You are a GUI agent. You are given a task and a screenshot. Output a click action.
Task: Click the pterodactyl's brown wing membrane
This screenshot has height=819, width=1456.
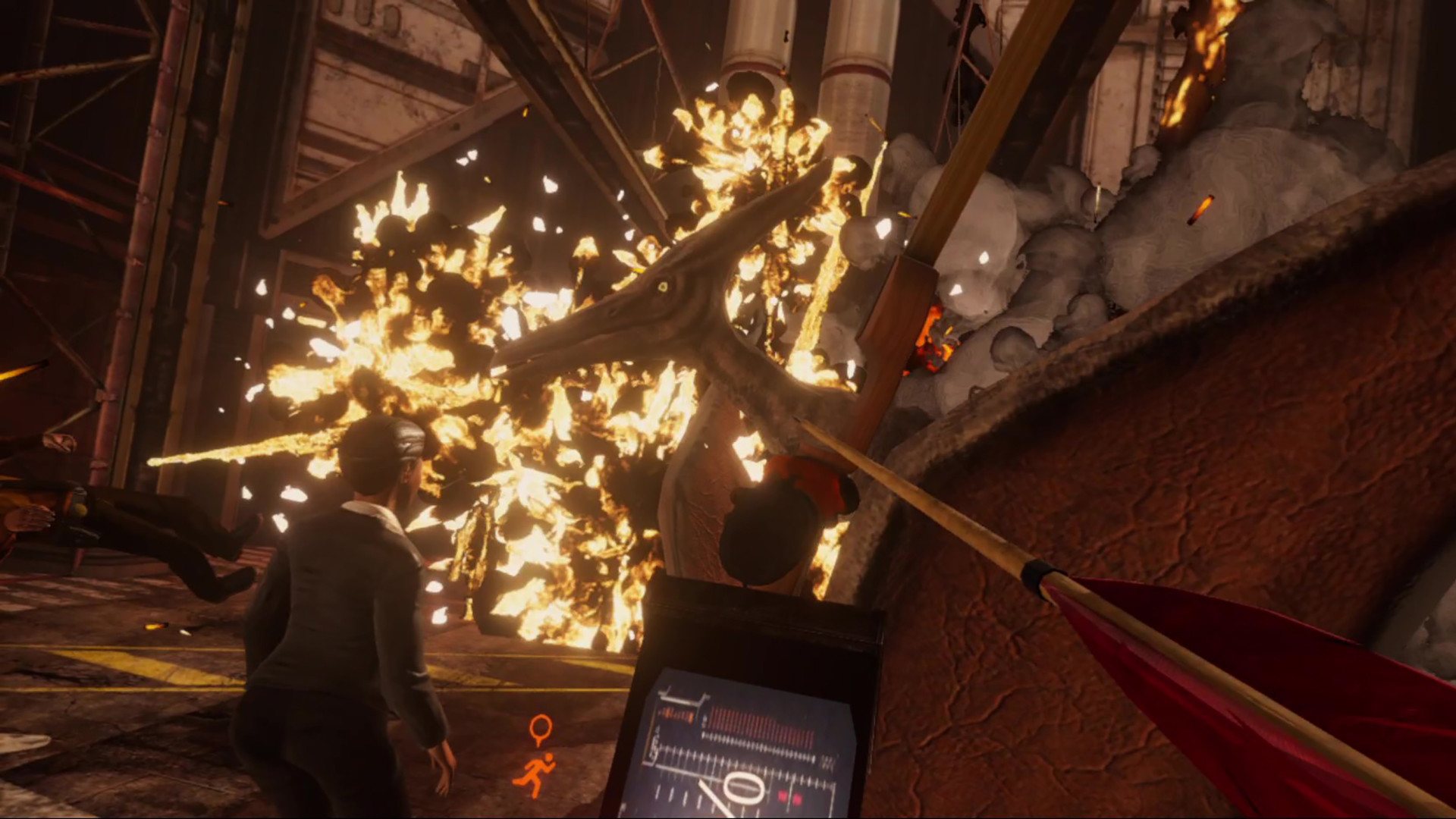coord(1213,455)
